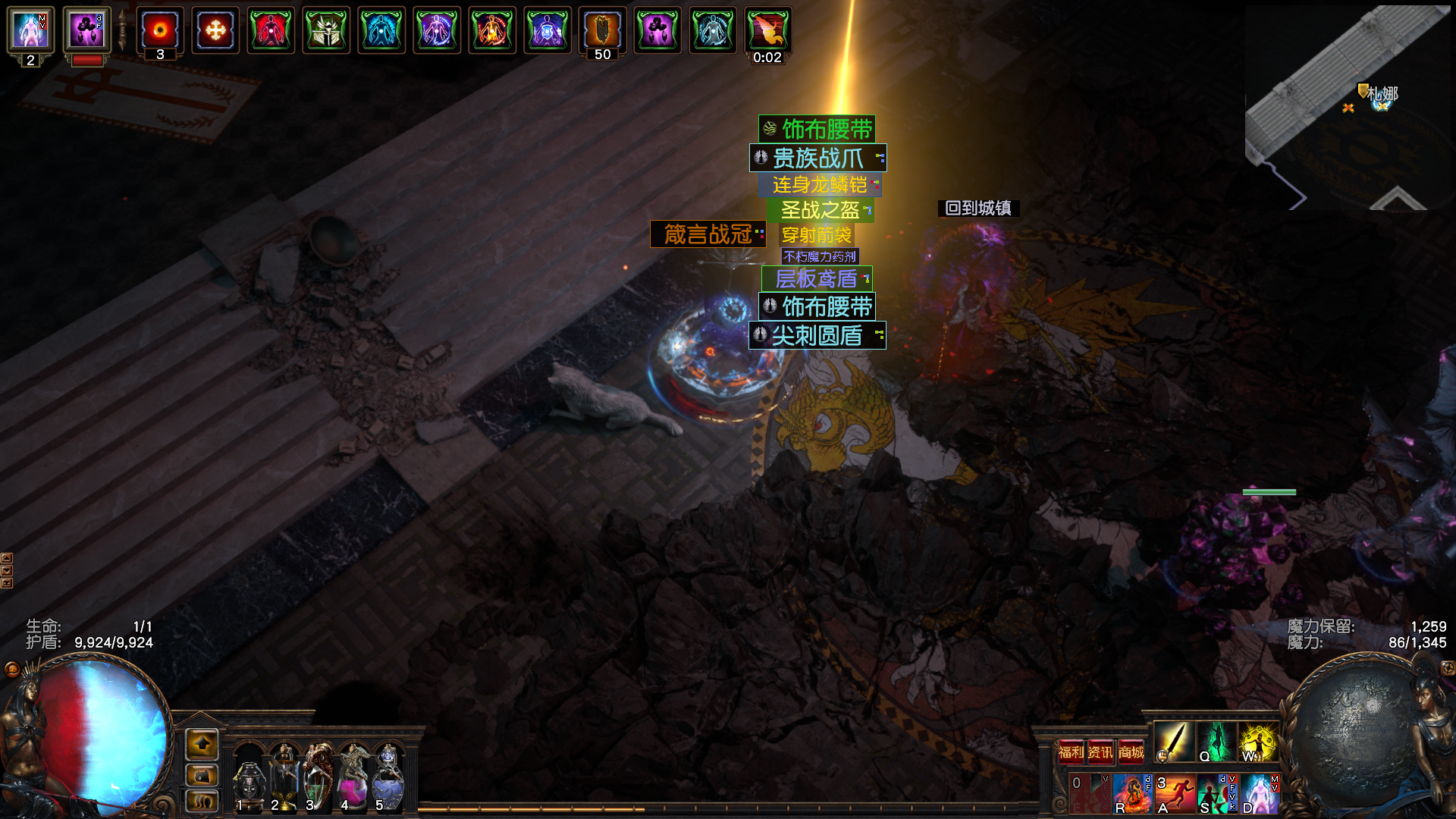
Task: Pick up the 连身龙鳞铠 item label
Action: 820,184
